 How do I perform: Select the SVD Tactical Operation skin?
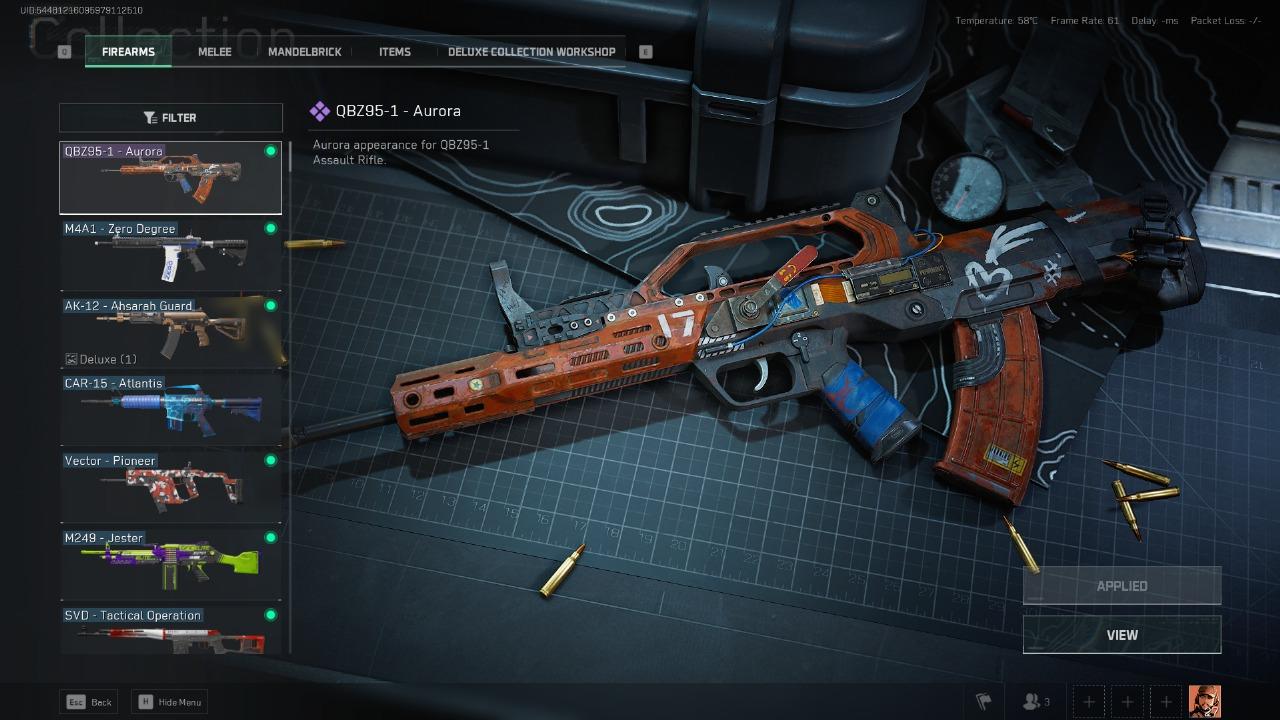[x=170, y=631]
